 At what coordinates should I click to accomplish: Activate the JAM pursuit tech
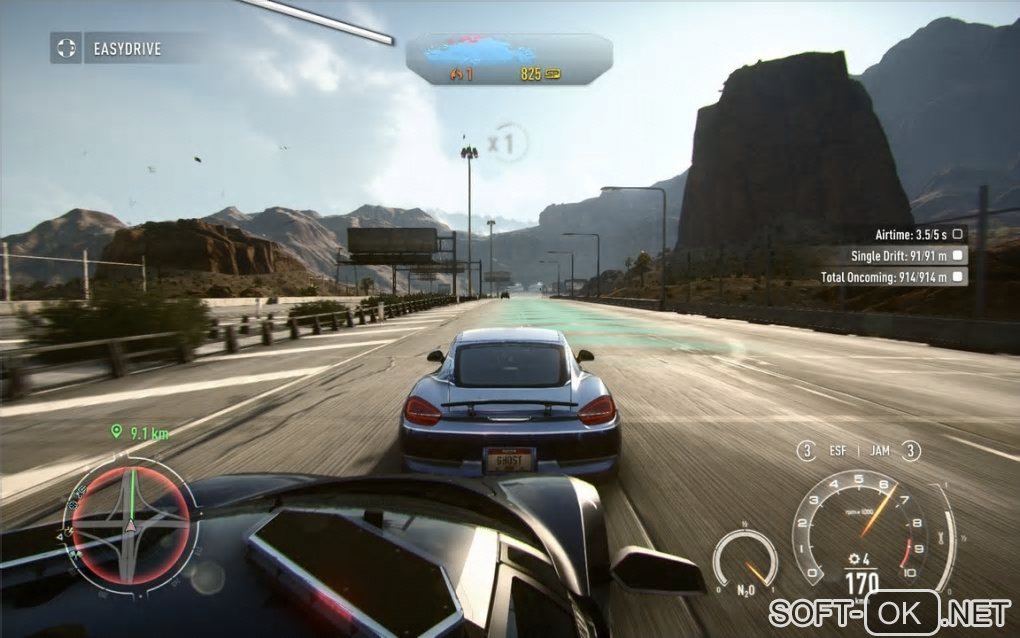pyautogui.click(x=880, y=451)
